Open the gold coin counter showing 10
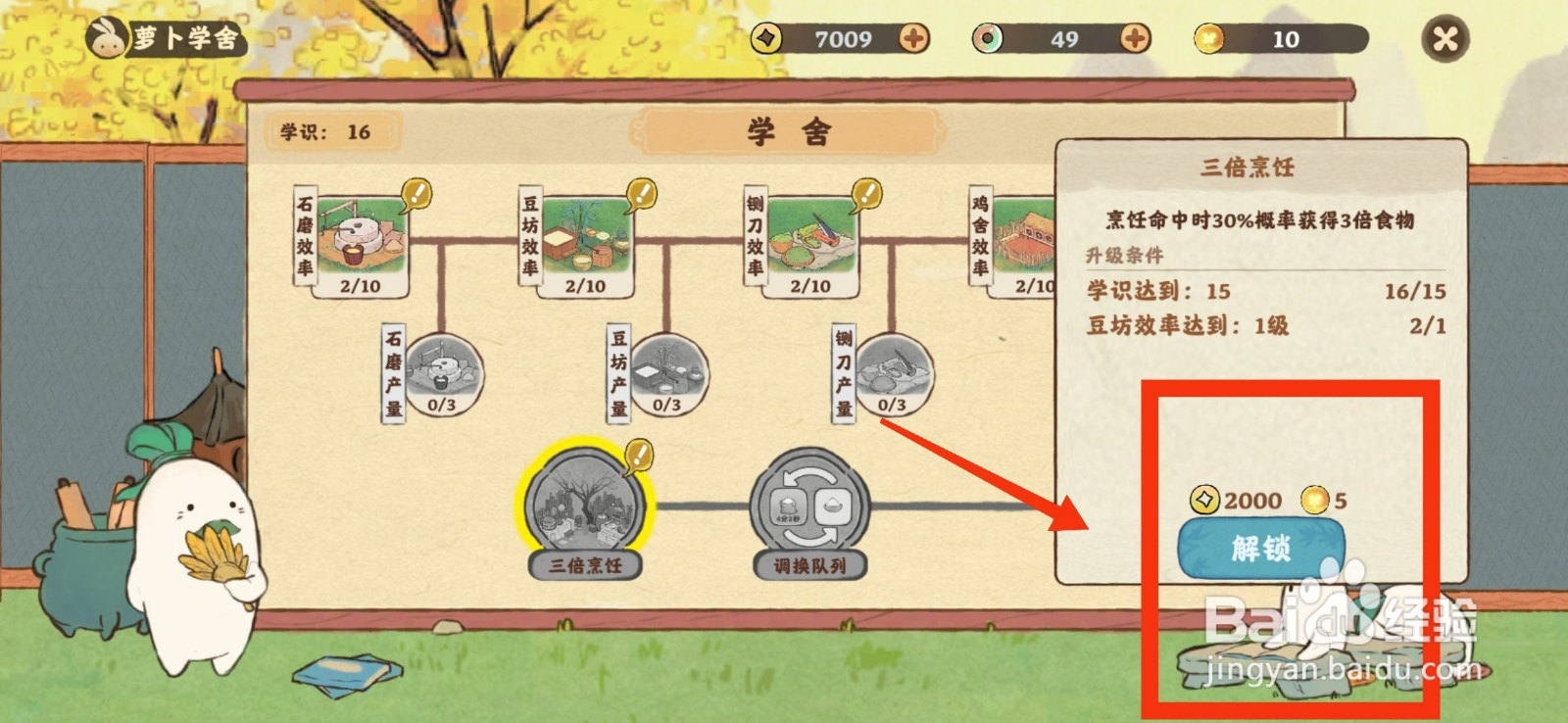 point(1286,40)
